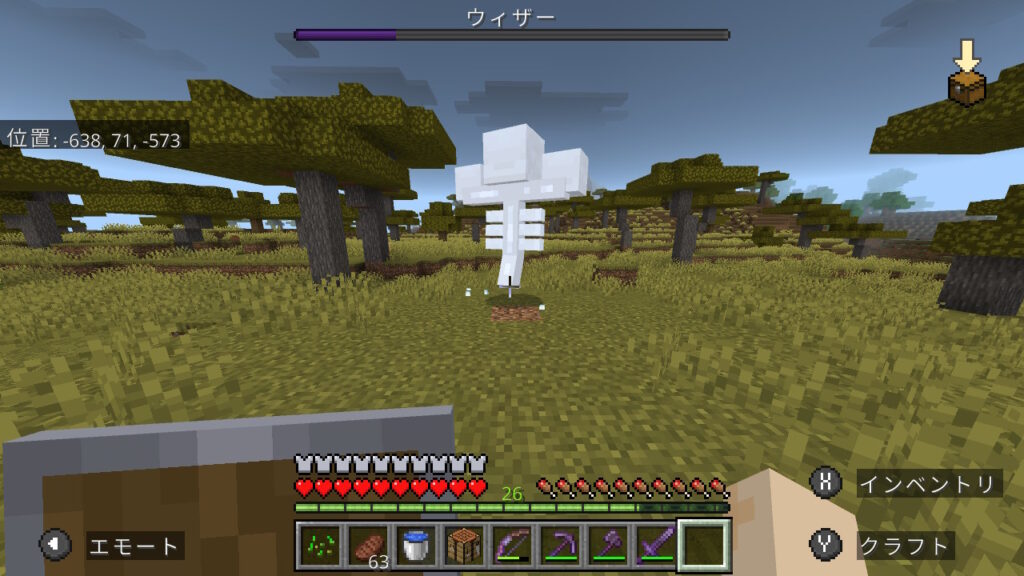Equip the enchanted sword
Viewport: 1024px width, 576px height.
pos(656,545)
